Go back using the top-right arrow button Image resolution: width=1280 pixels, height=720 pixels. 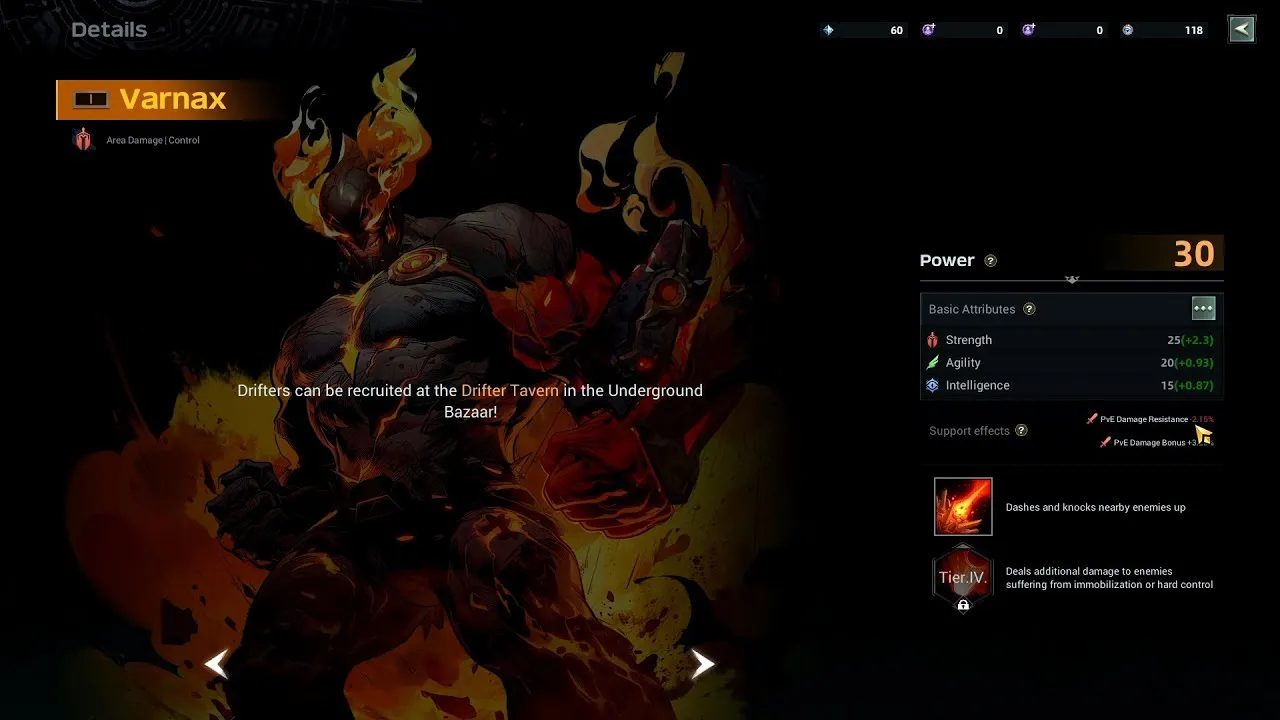click(x=1241, y=29)
